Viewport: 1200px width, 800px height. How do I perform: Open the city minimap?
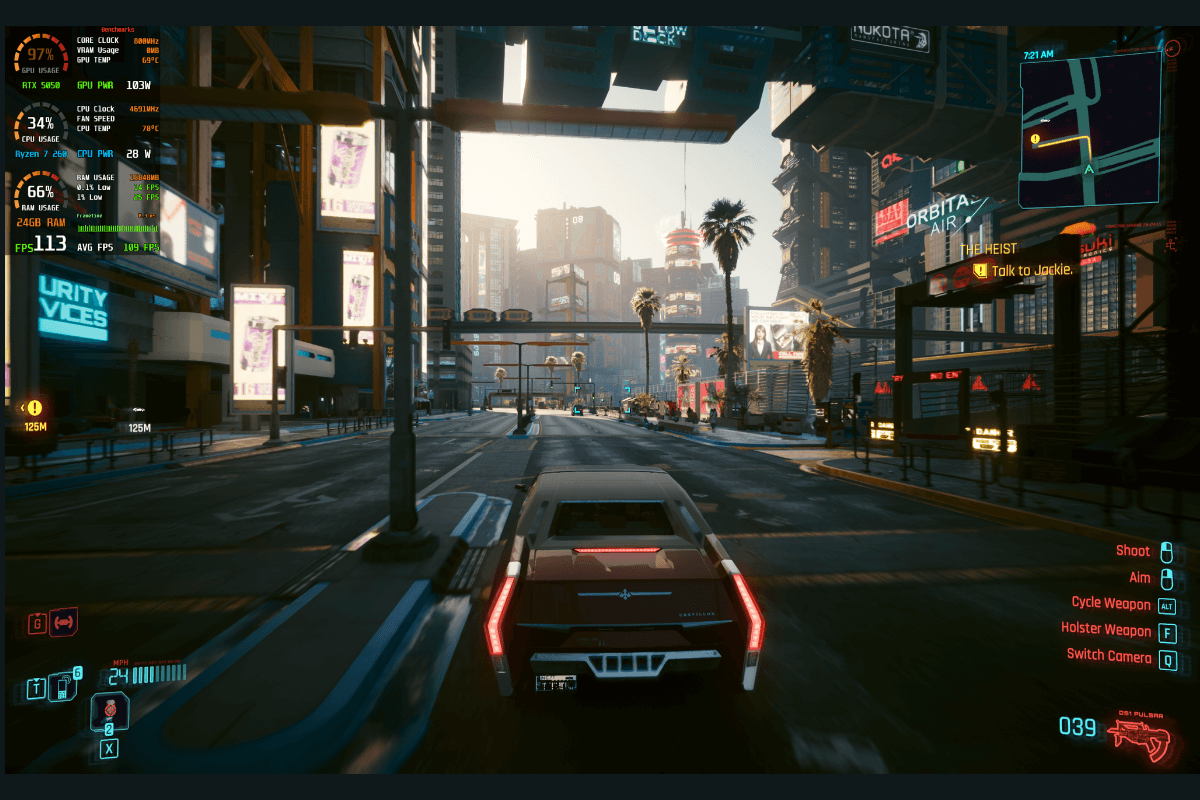[1090, 130]
